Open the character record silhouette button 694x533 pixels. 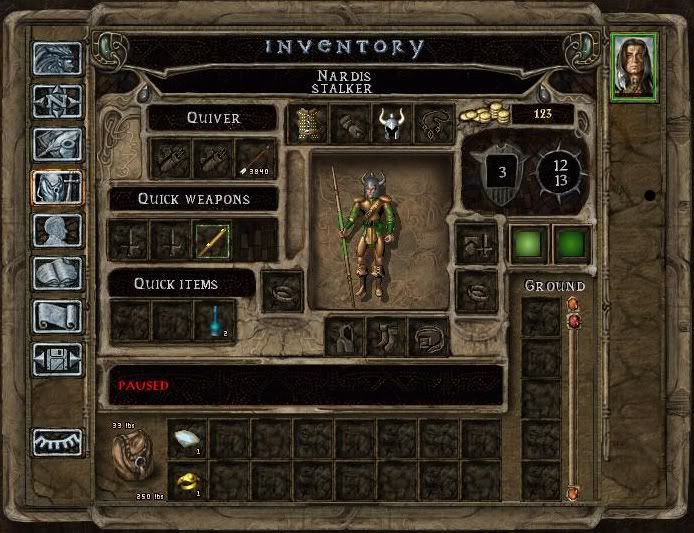[x=57, y=230]
